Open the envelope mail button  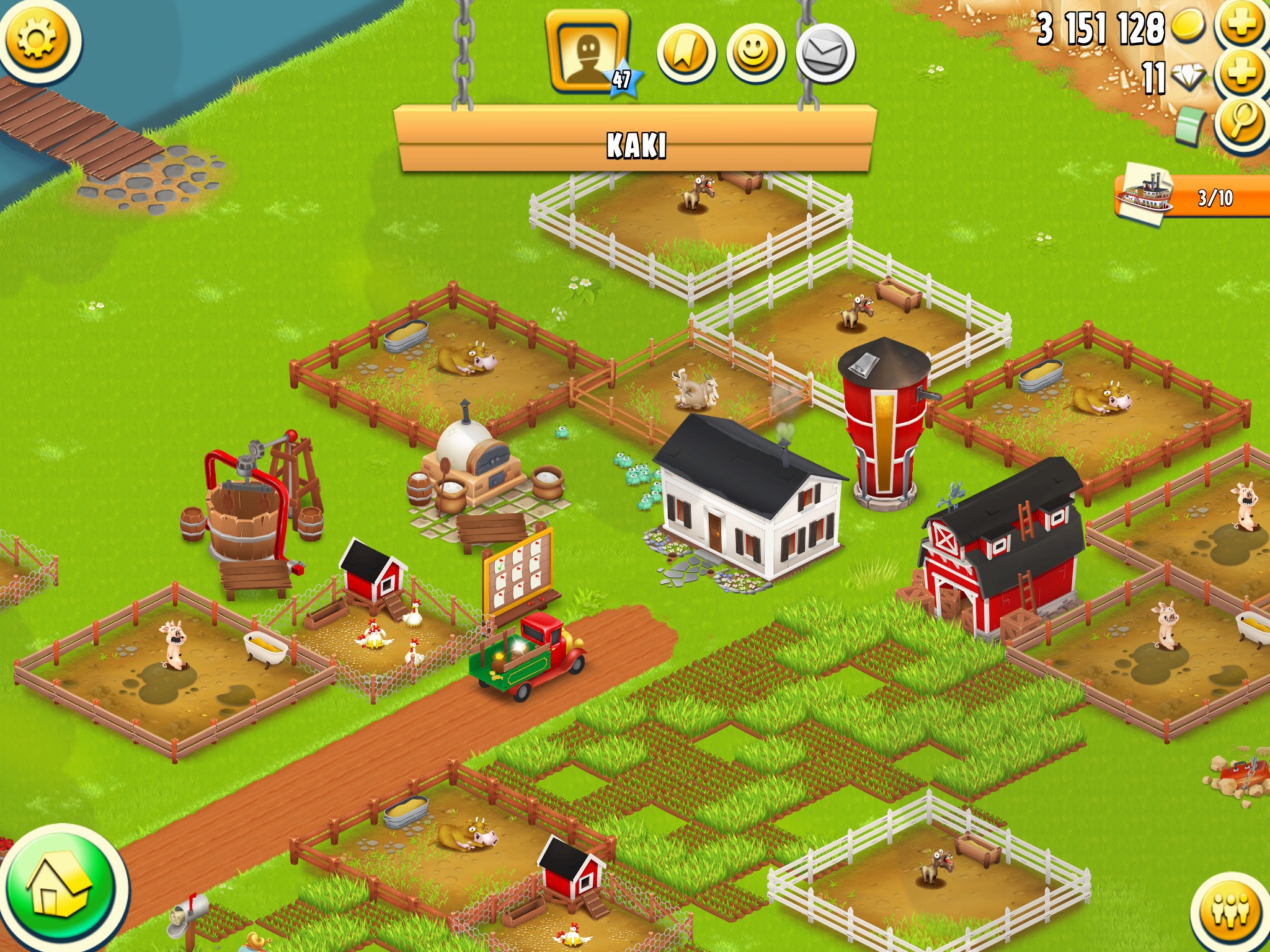[825, 53]
